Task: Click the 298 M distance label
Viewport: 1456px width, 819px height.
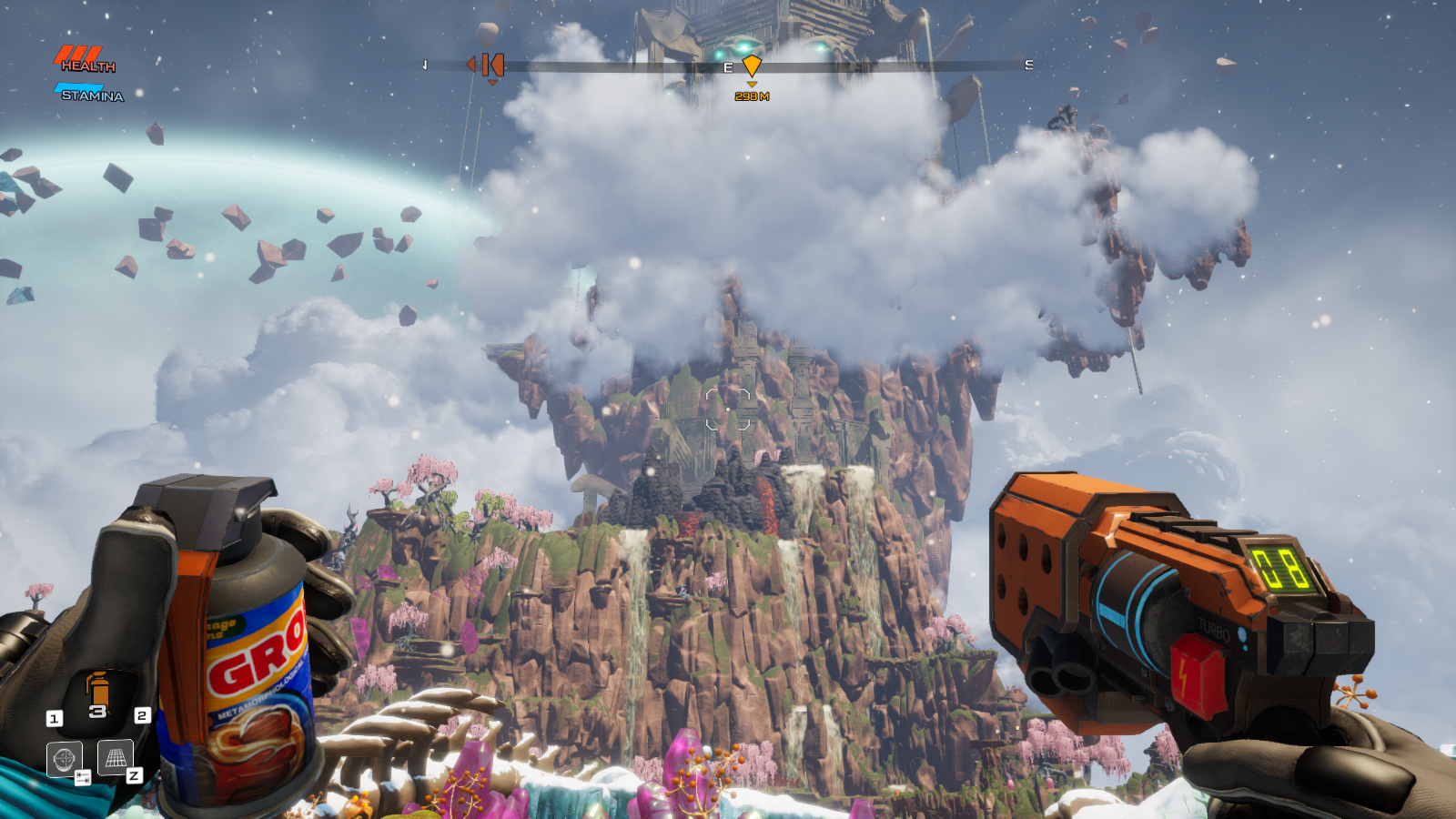Action: point(753,97)
